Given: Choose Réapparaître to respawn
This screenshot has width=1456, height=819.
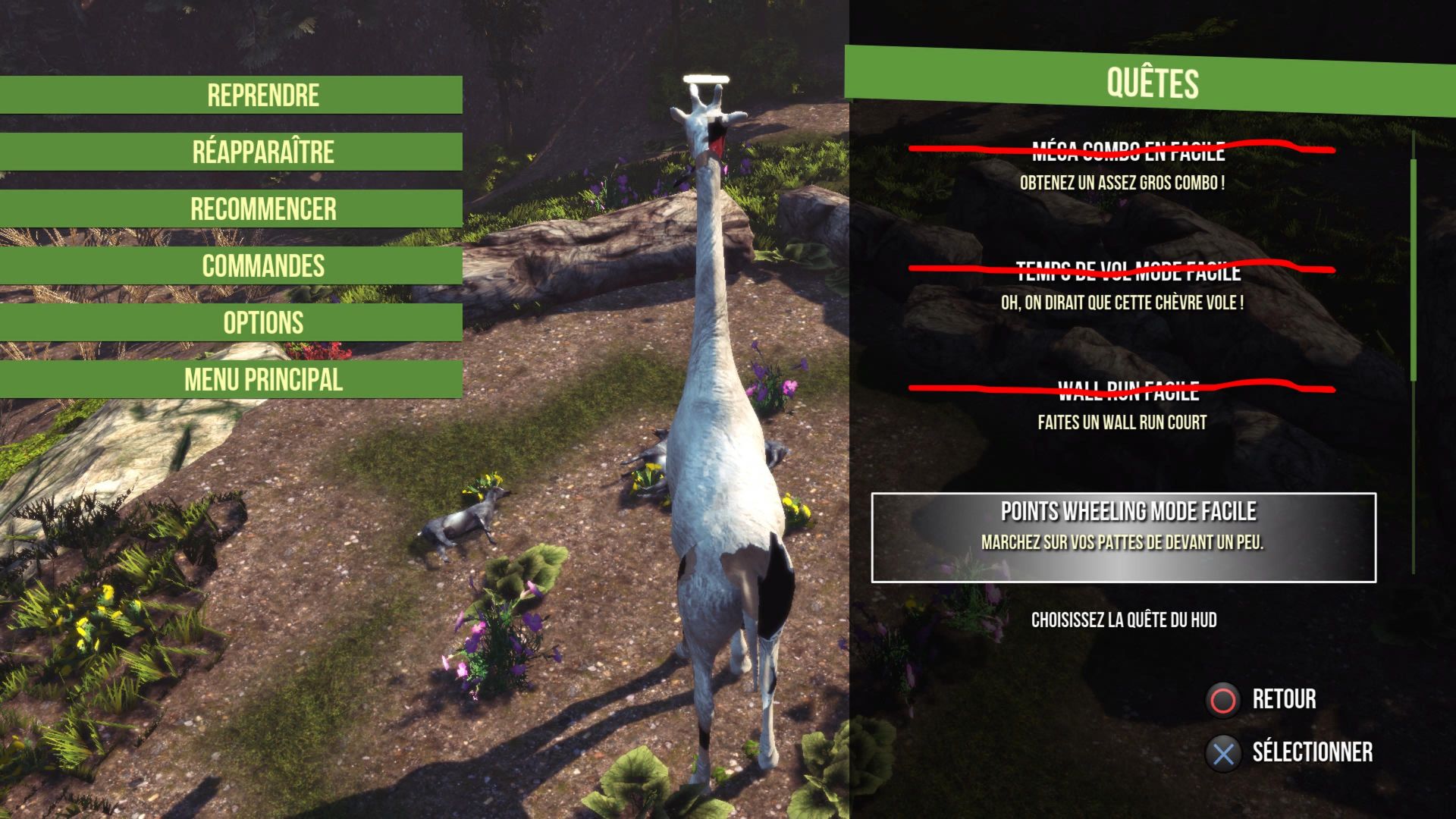Looking at the screenshot, I should [262, 152].
